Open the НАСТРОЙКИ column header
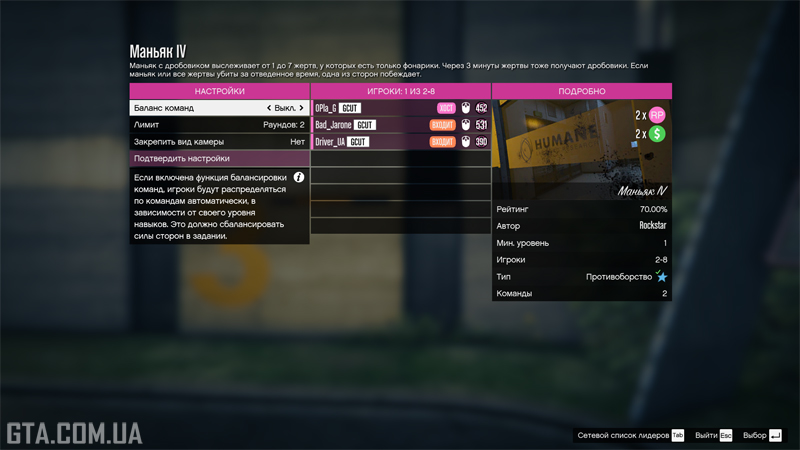 click(x=219, y=91)
